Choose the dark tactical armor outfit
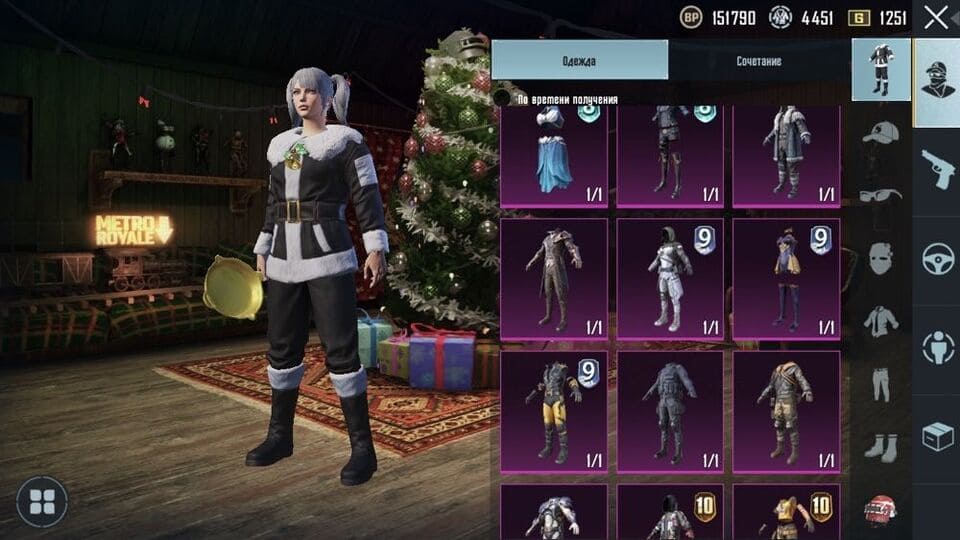The height and width of the screenshot is (540, 960). click(x=670, y=411)
